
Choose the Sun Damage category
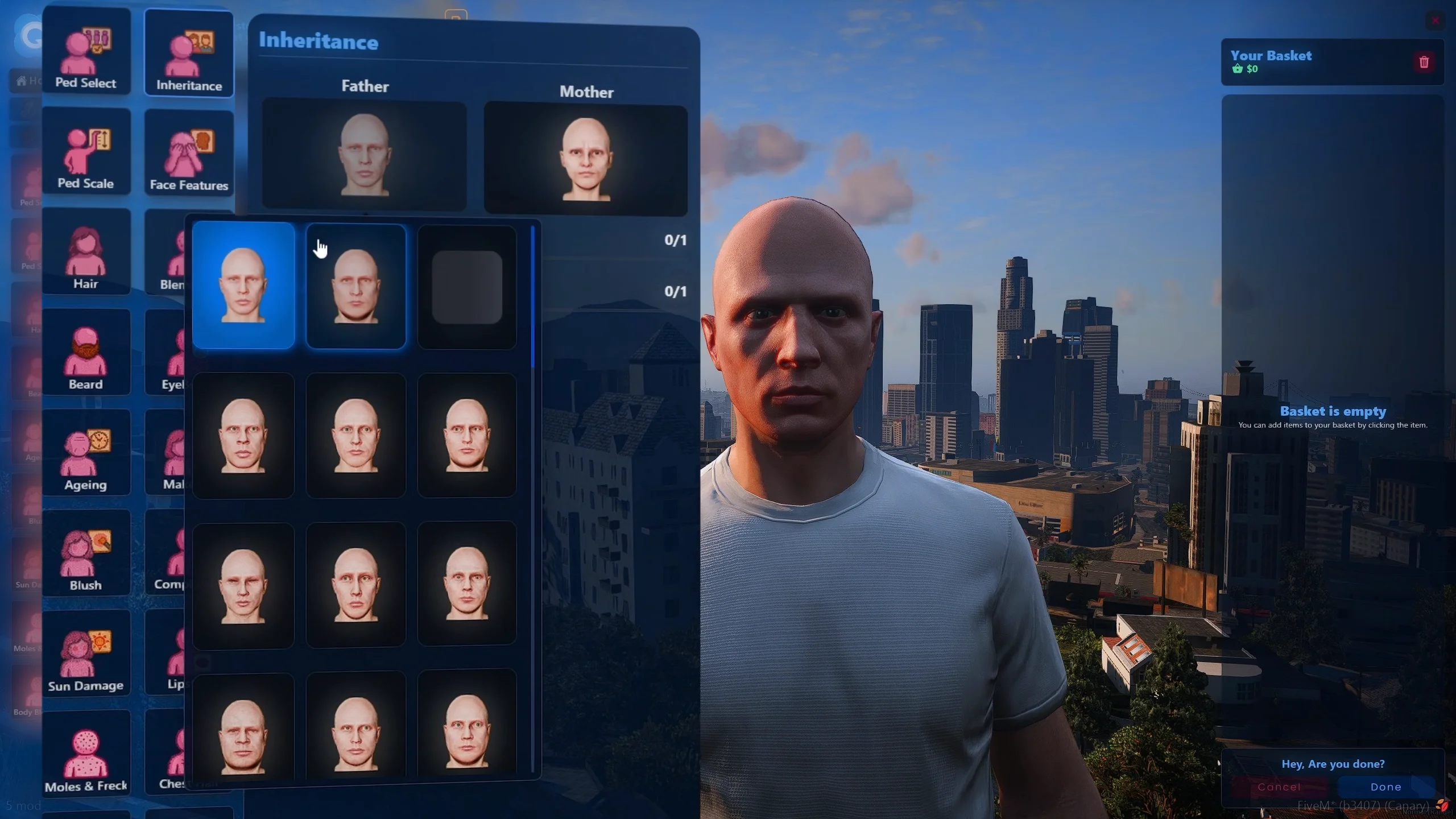pos(86,654)
